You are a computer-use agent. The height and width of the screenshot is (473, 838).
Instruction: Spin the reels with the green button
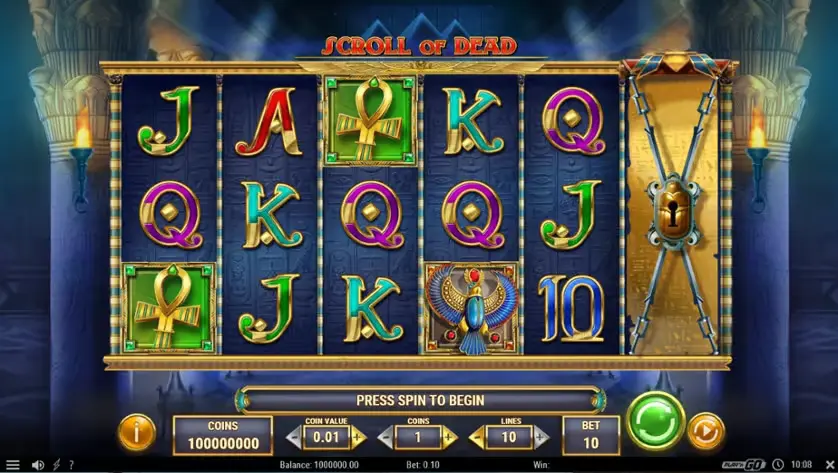pos(656,420)
